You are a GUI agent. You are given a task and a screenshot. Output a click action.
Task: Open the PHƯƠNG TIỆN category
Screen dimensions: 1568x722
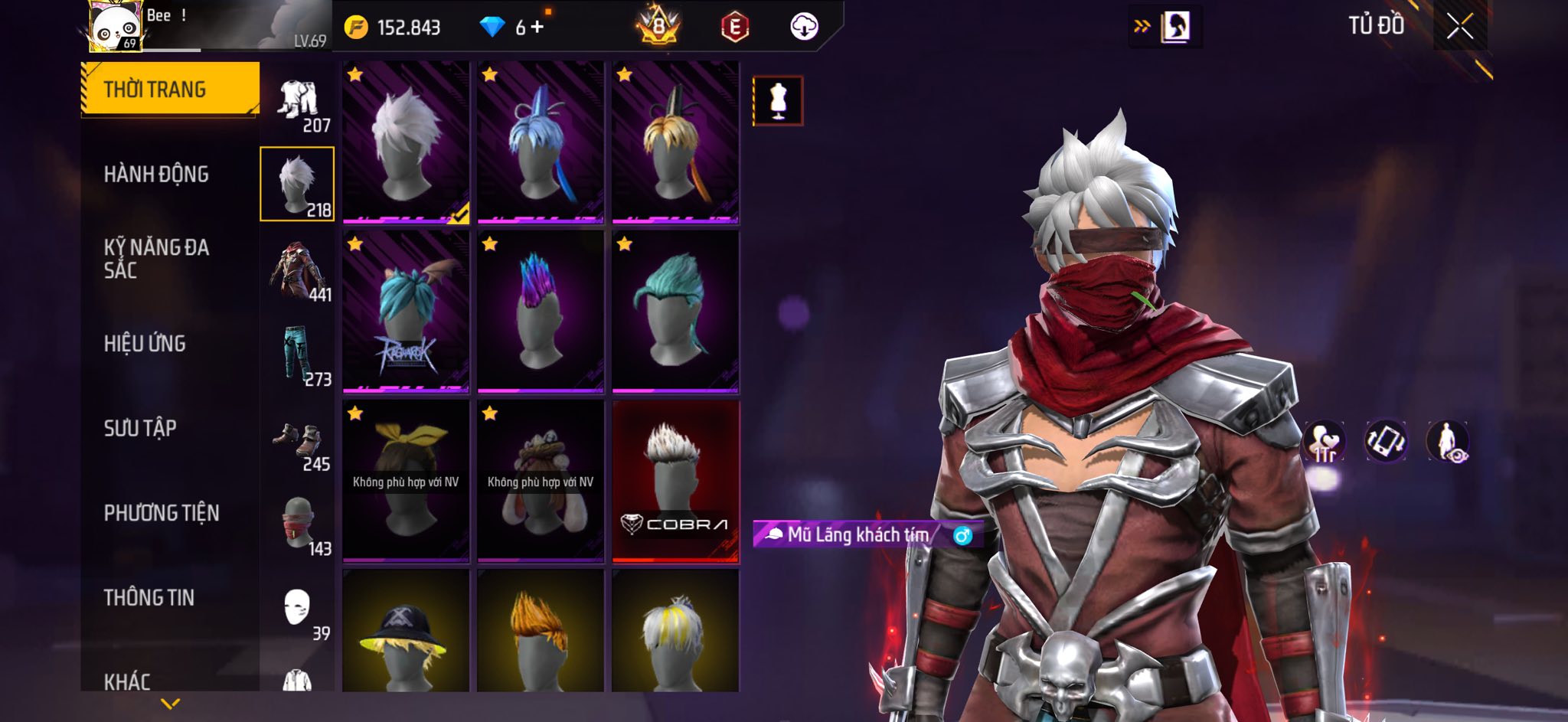tap(162, 513)
